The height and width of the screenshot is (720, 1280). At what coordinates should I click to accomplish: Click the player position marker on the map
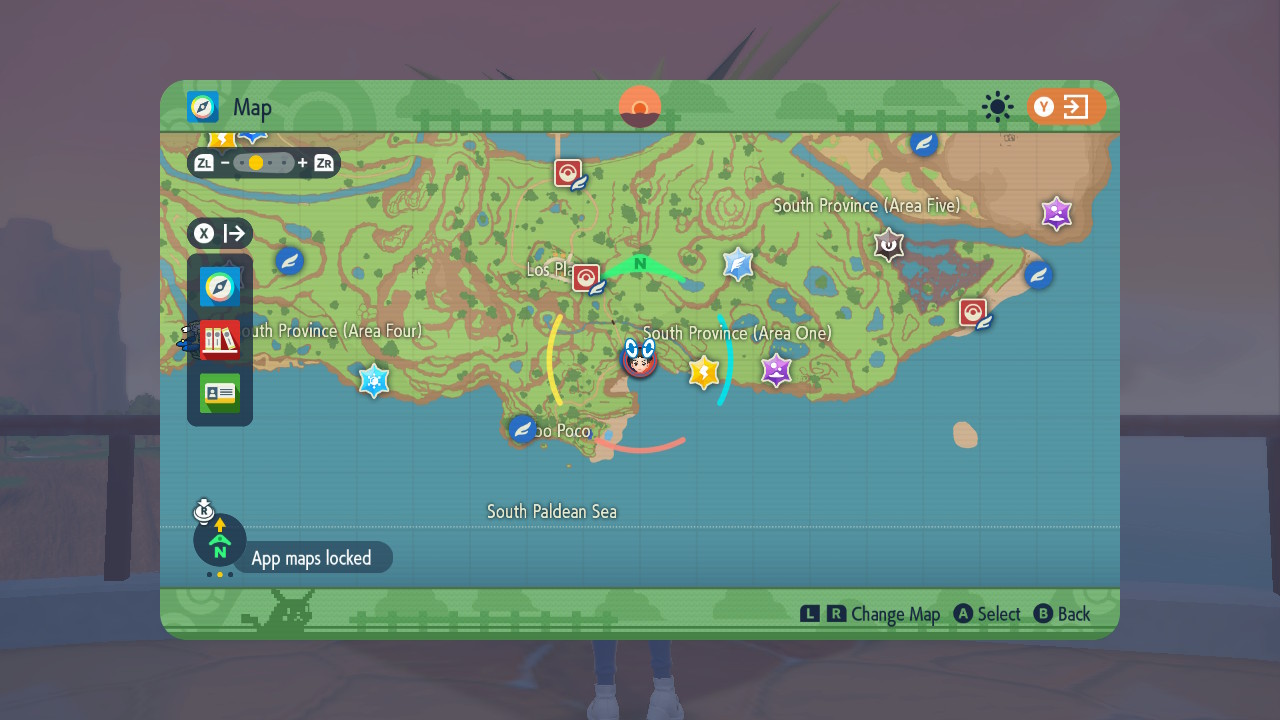[x=639, y=362]
